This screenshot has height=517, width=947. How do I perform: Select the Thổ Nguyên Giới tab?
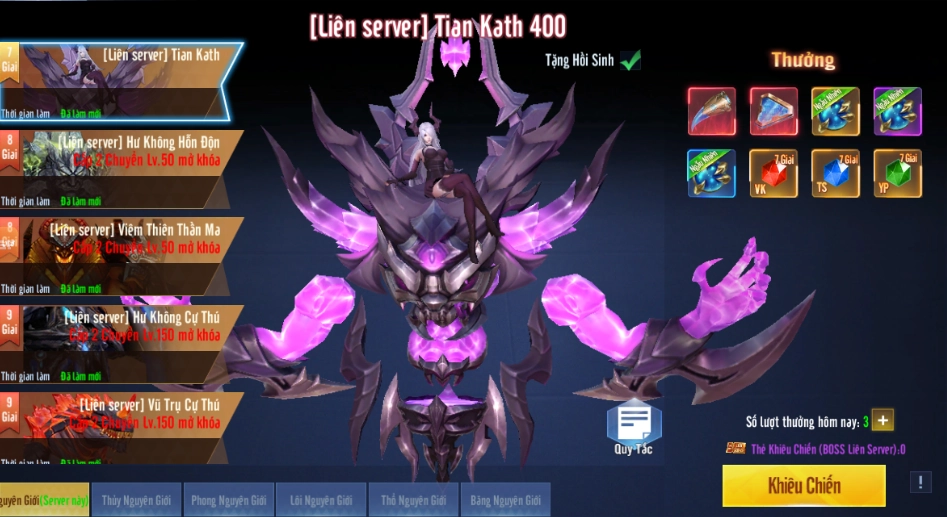[x=413, y=499]
